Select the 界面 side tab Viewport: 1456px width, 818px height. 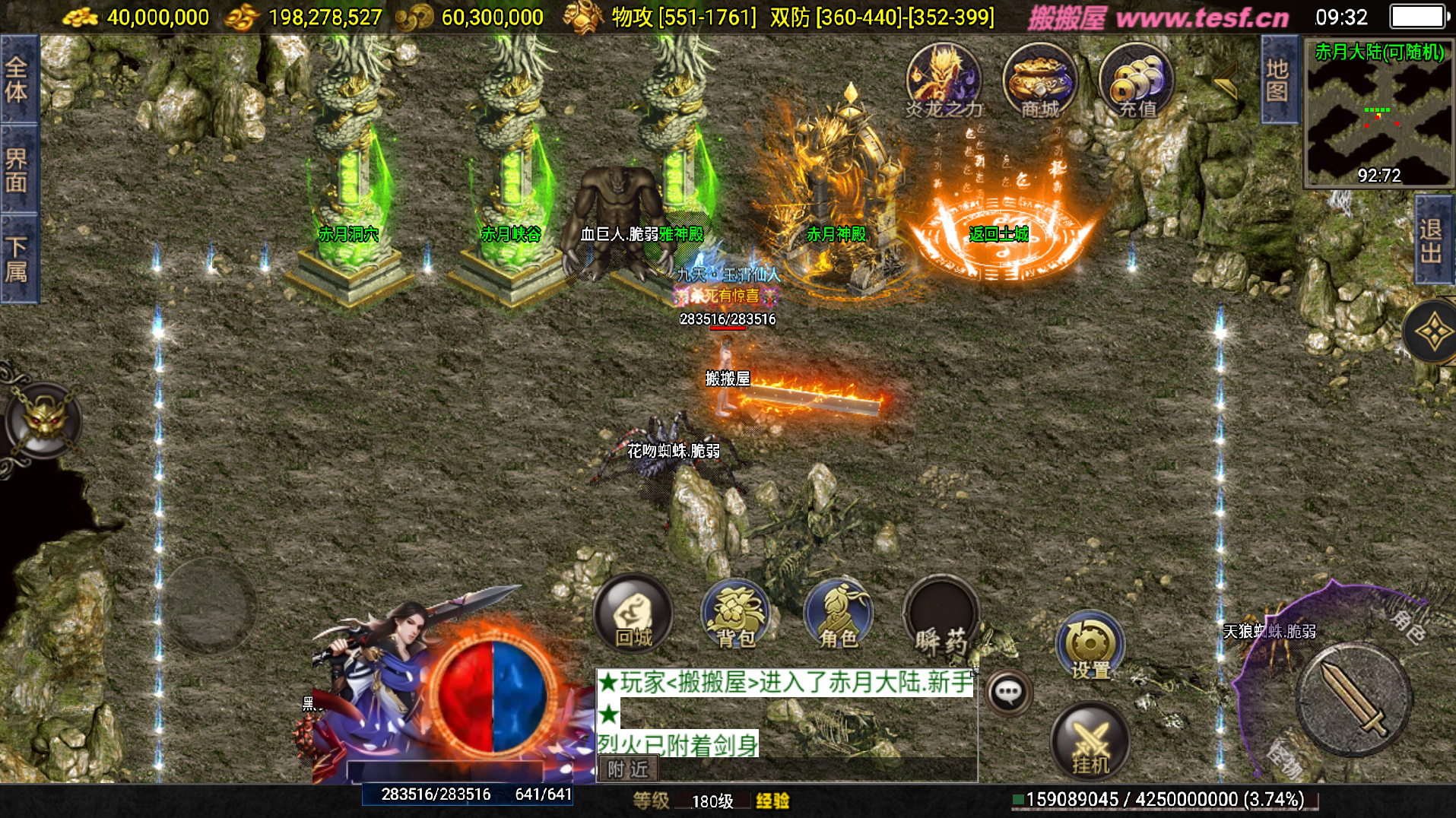click(17, 170)
